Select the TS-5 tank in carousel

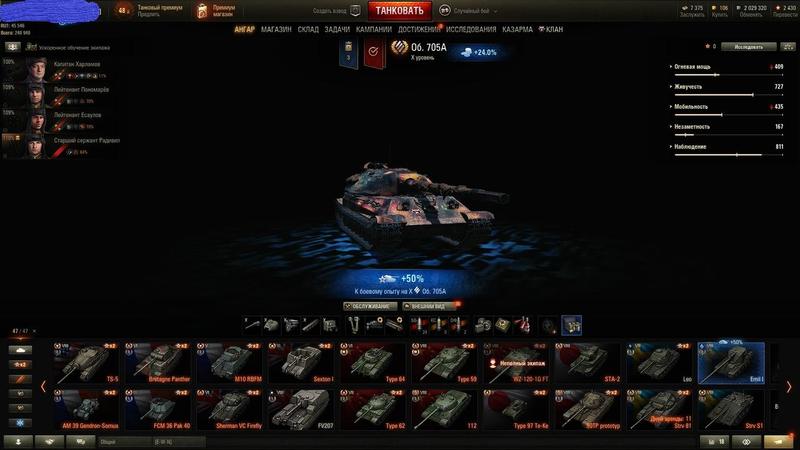click(88, 363)
